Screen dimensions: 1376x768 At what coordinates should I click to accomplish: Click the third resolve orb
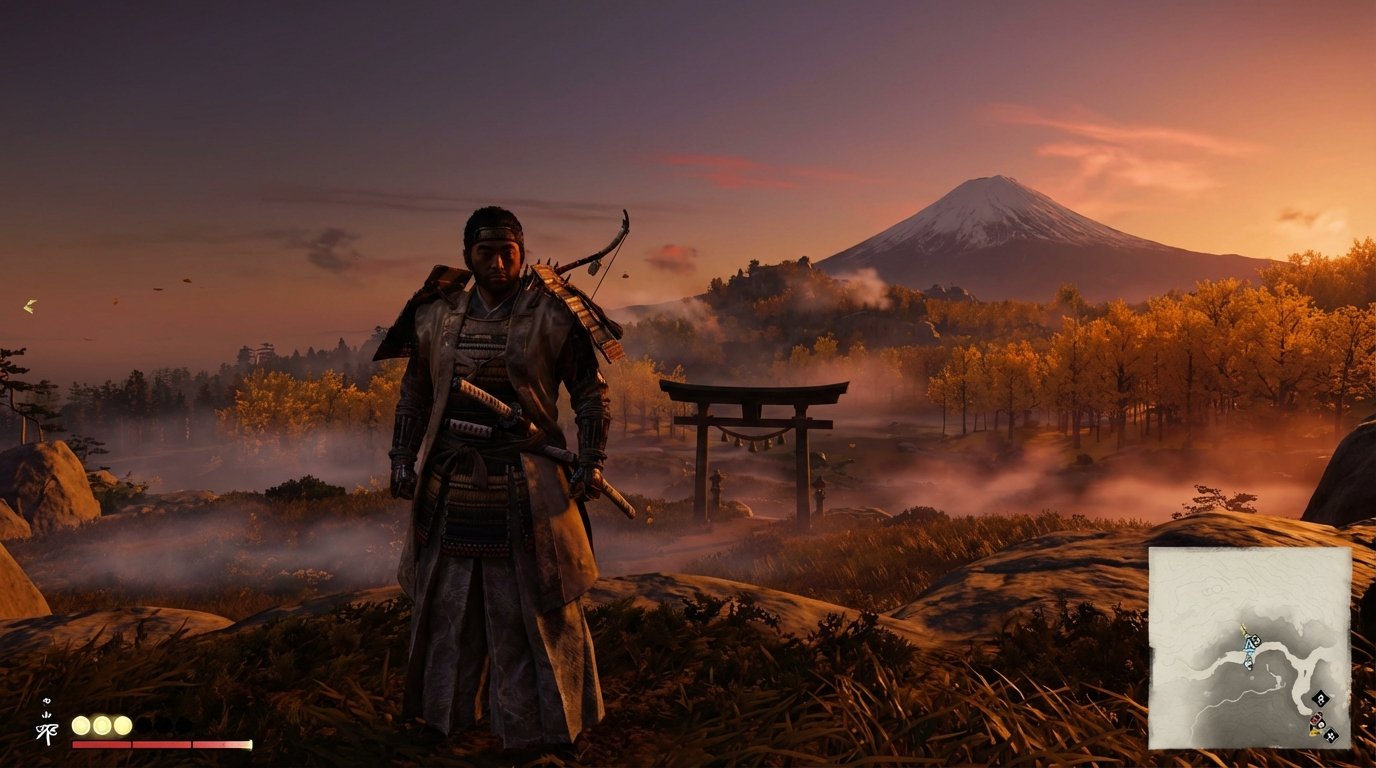pos(122,726)
